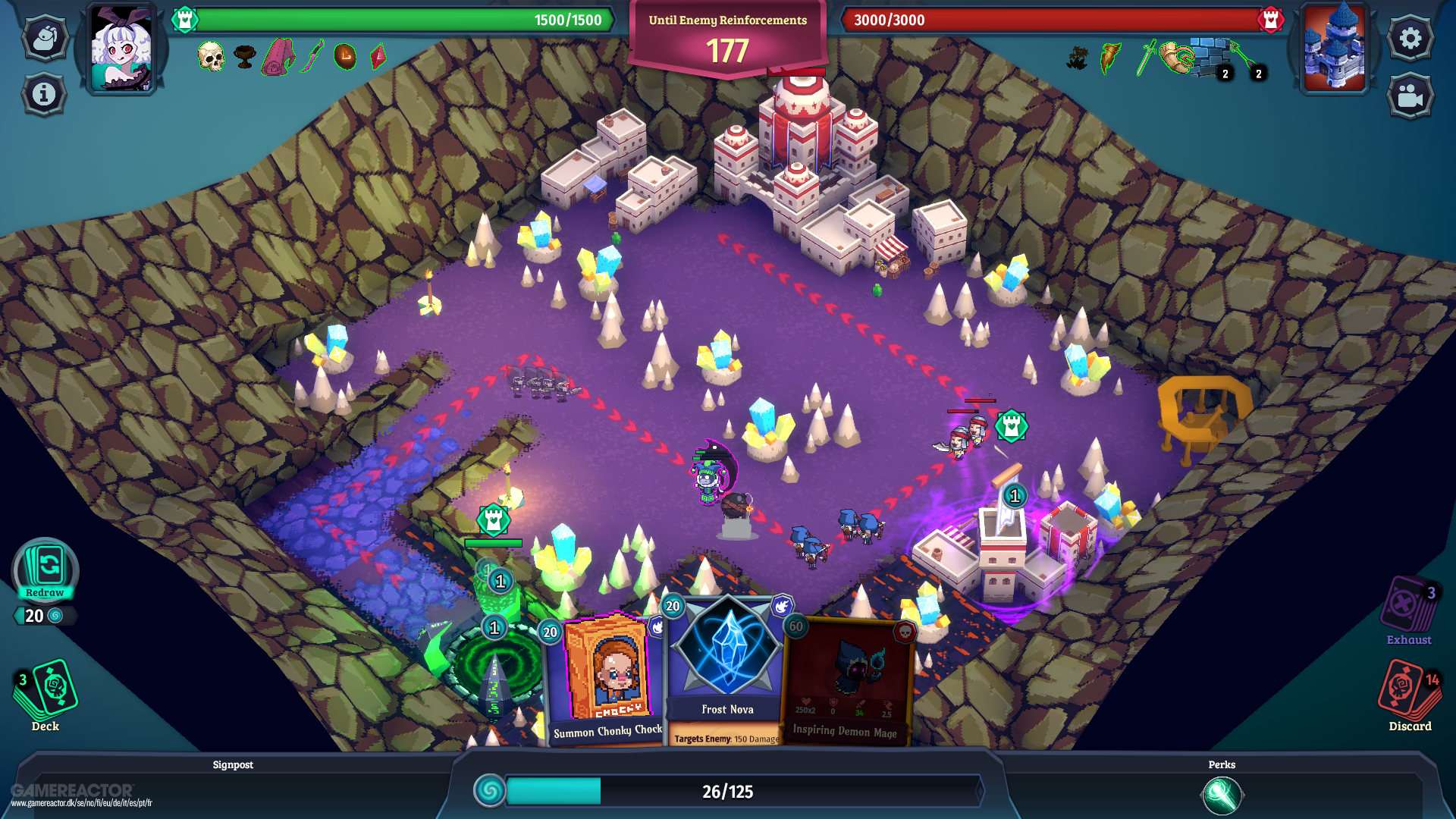Inspect the rolled pink carpet relic
Screen dimensions: 1456x819
tap(278, 58)
